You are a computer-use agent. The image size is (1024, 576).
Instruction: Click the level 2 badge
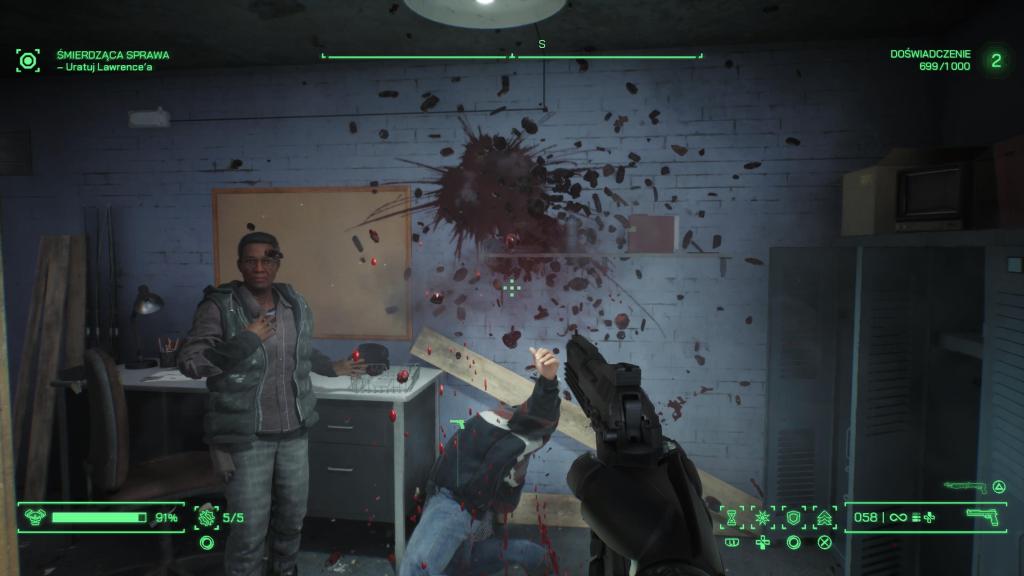996,60
